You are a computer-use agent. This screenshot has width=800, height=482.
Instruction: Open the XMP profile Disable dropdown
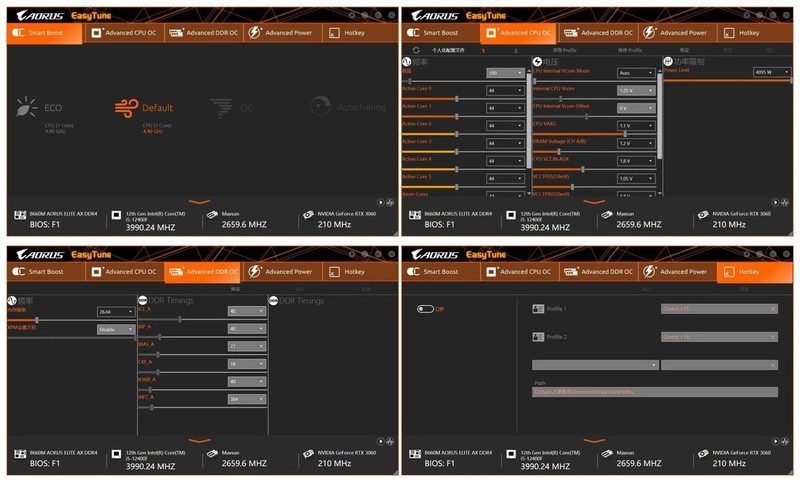pyautogui.click(x=115, y=329)
